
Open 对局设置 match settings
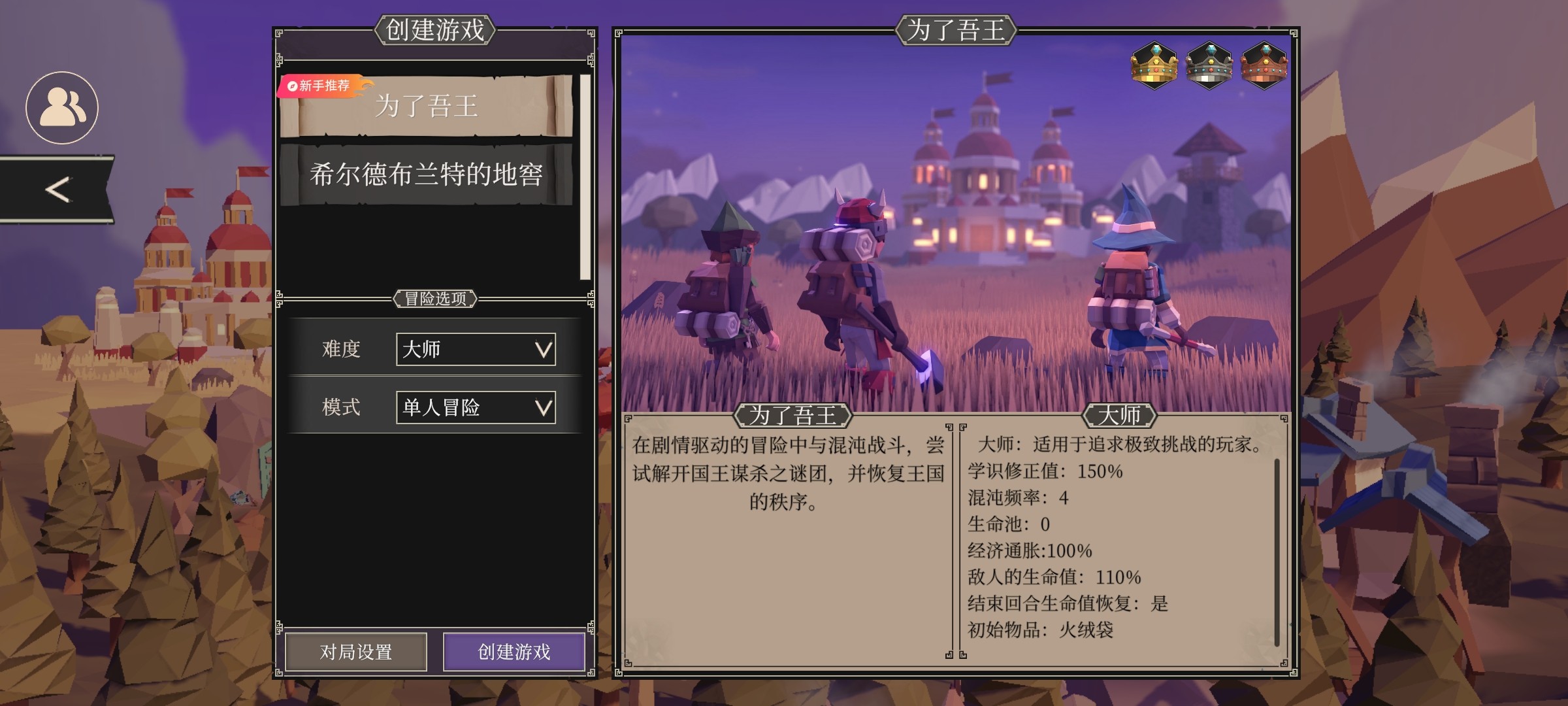point(356,652)
